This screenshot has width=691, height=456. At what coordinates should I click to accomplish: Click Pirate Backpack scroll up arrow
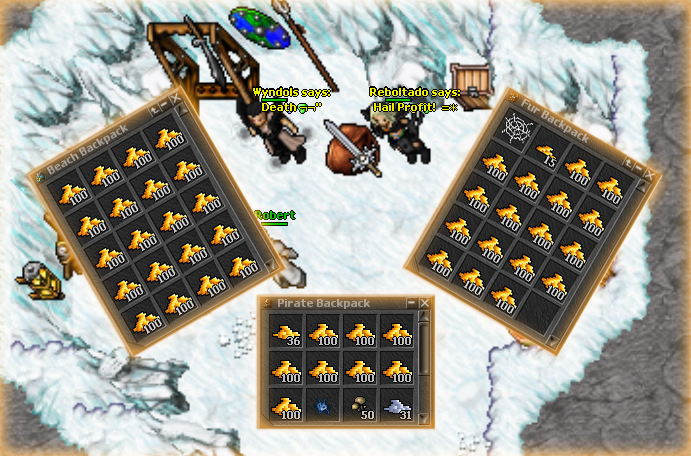[x=425, y=318]
